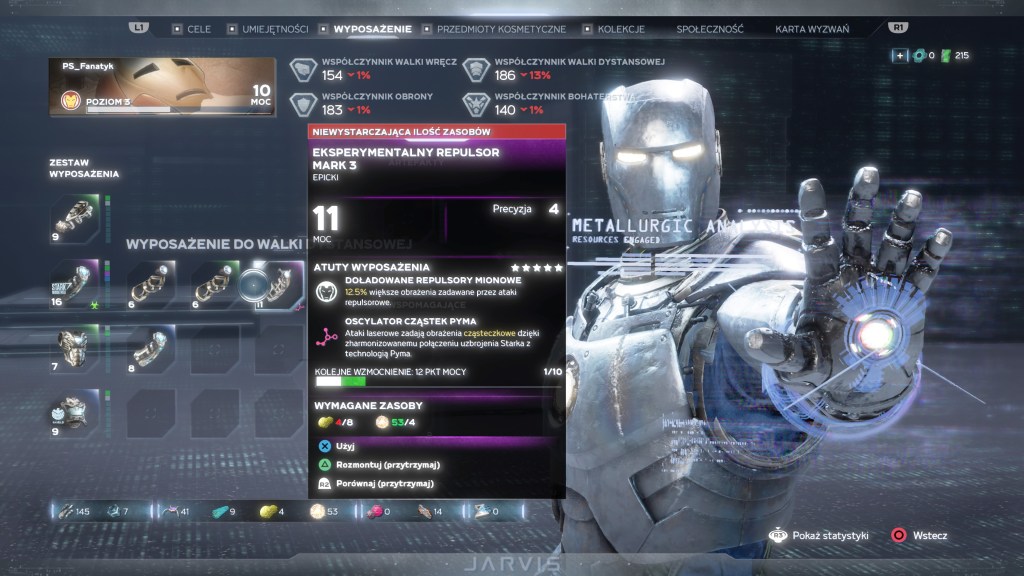Open the Kolekcje tab
Screen dimensions: 1024x576
click(620, 29)
